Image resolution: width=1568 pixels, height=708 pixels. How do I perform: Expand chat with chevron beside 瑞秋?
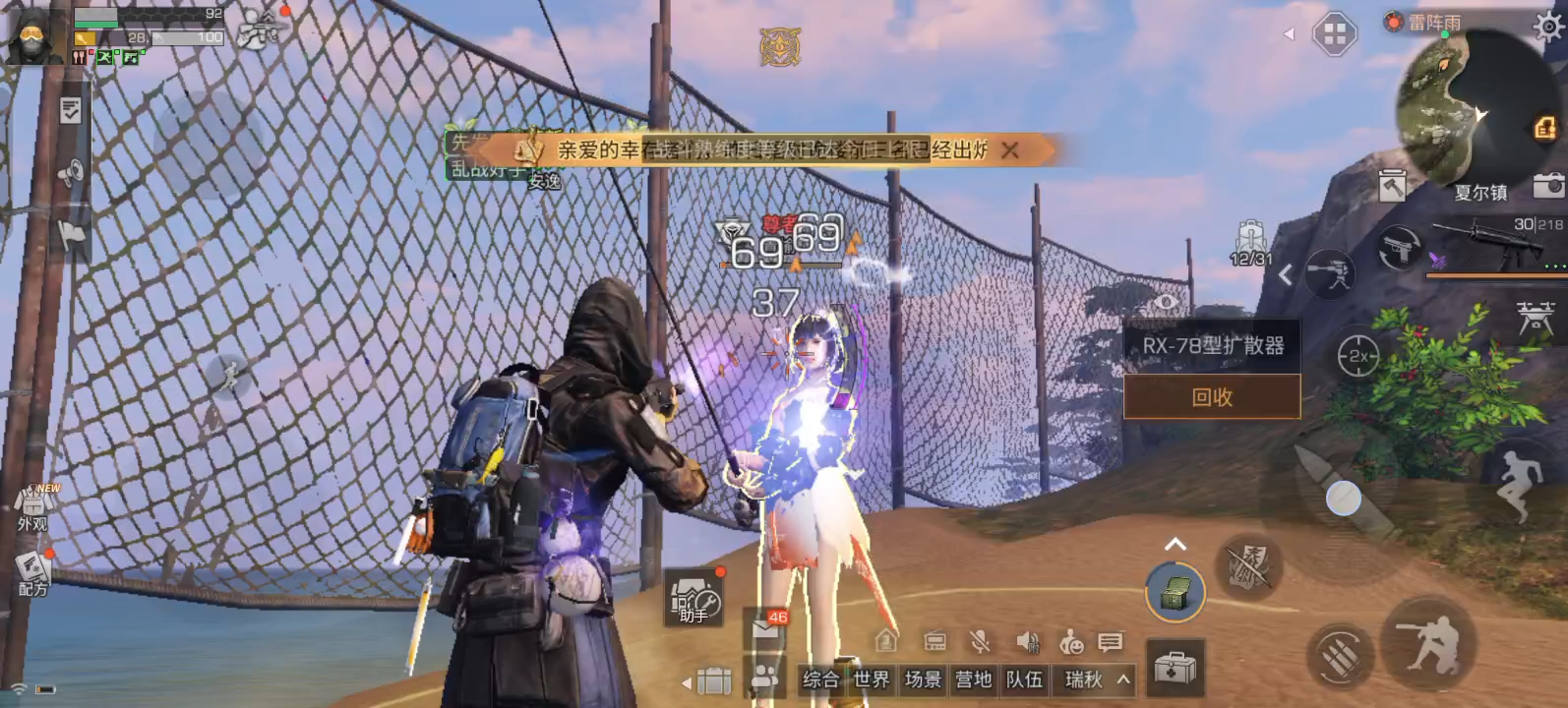1123,679
